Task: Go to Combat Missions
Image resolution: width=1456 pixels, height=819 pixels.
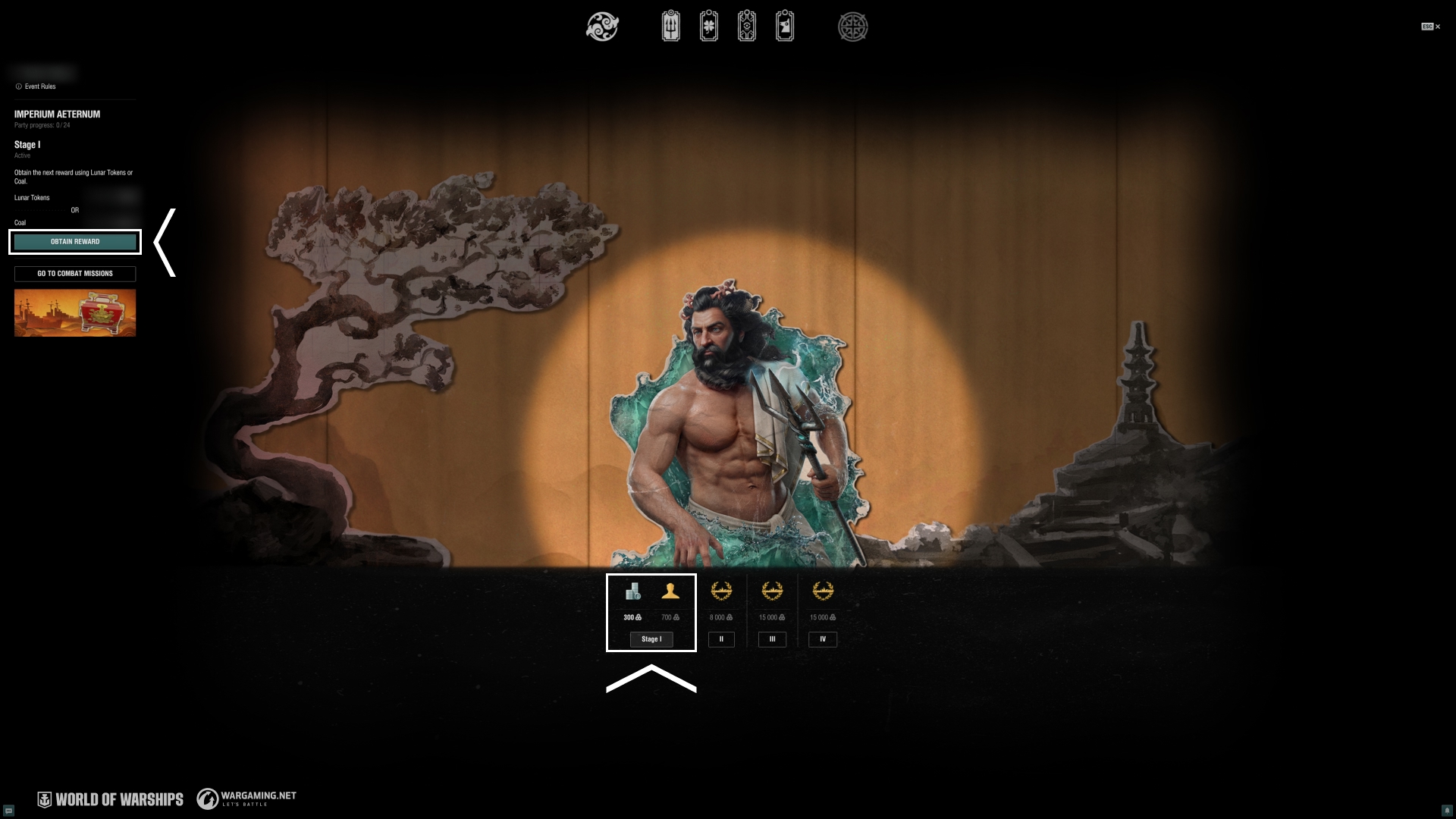Action: pyautogui.click(x=75, y=274)
